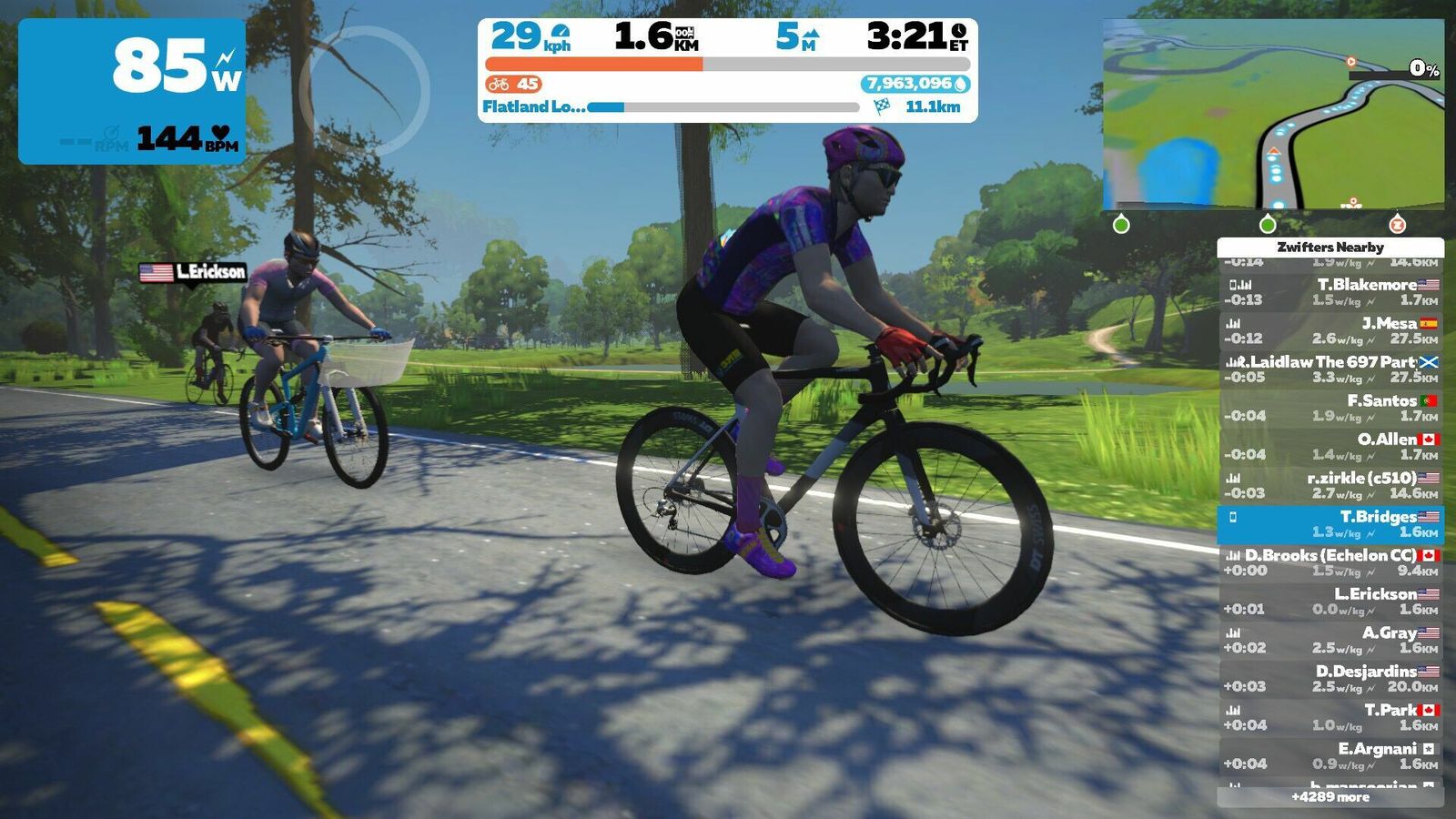Select A.Gray from nearby riders
Image resolution: width=1456 pixels, height=819 pixels.
[1330, 640]
